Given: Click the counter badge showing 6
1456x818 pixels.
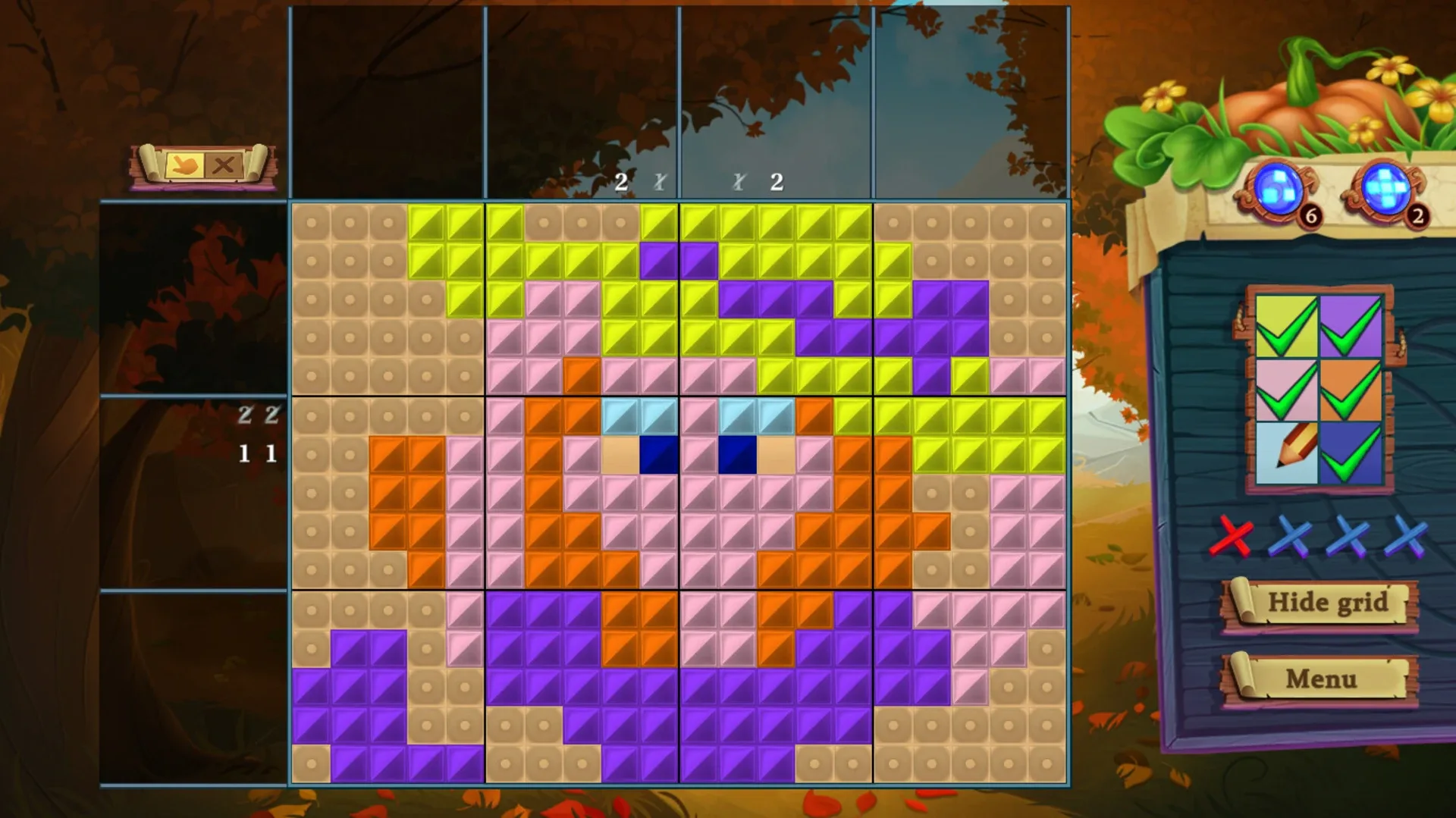Looking at the screenshot, I should 1312,216.
